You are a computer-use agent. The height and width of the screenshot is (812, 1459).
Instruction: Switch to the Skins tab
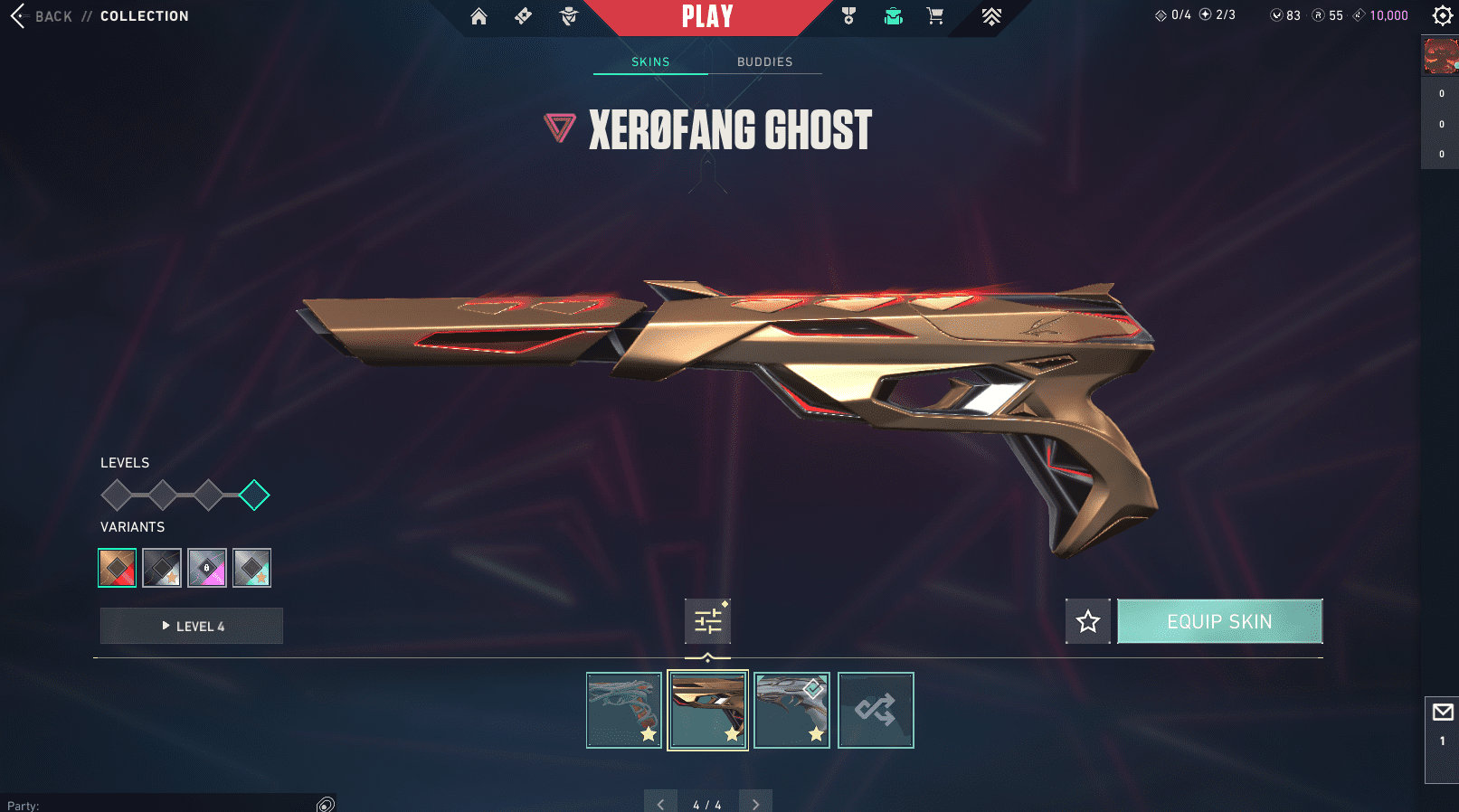pos(650,61)
